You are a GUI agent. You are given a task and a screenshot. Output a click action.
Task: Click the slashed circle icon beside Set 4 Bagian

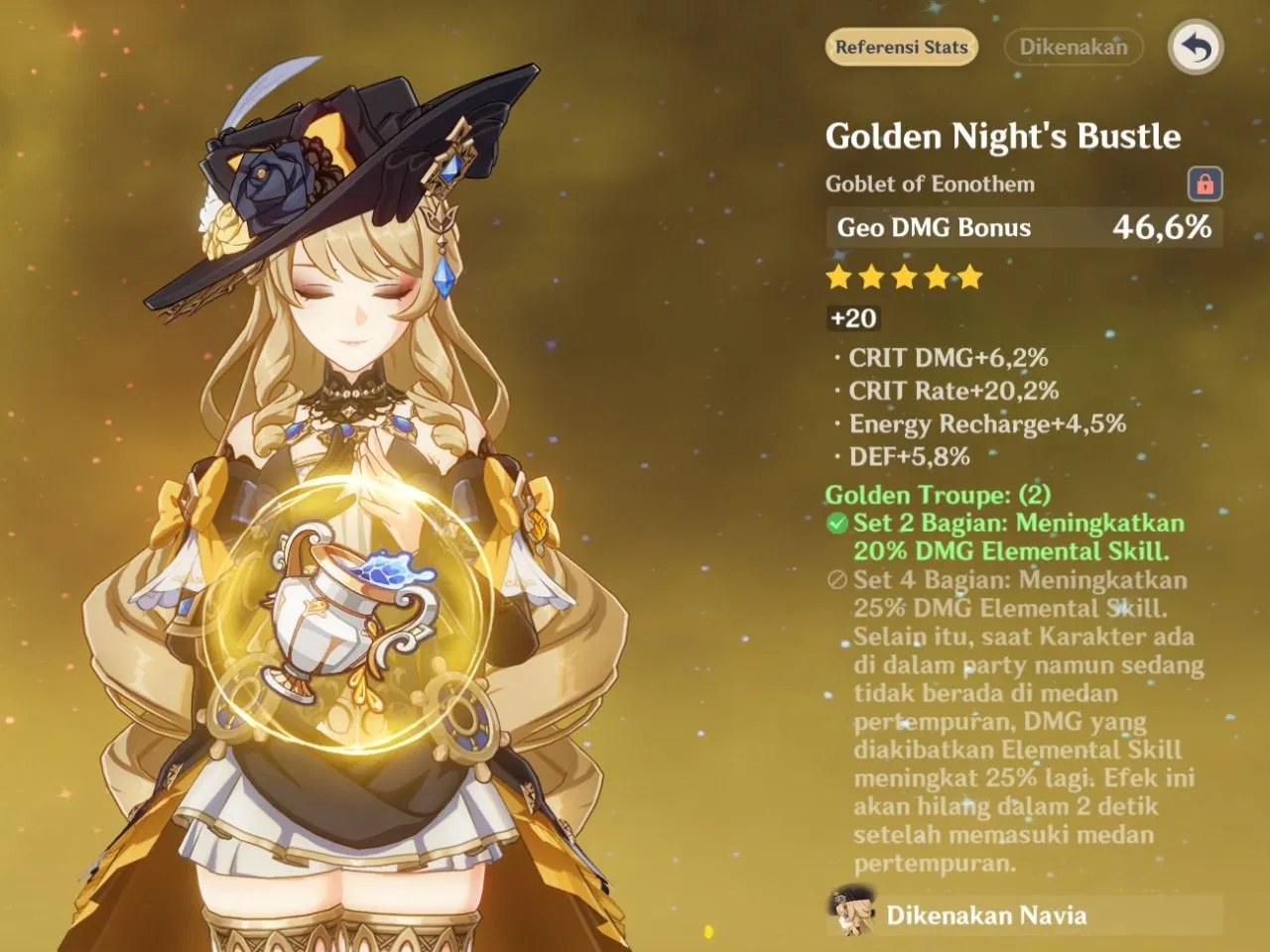[837, 580]
